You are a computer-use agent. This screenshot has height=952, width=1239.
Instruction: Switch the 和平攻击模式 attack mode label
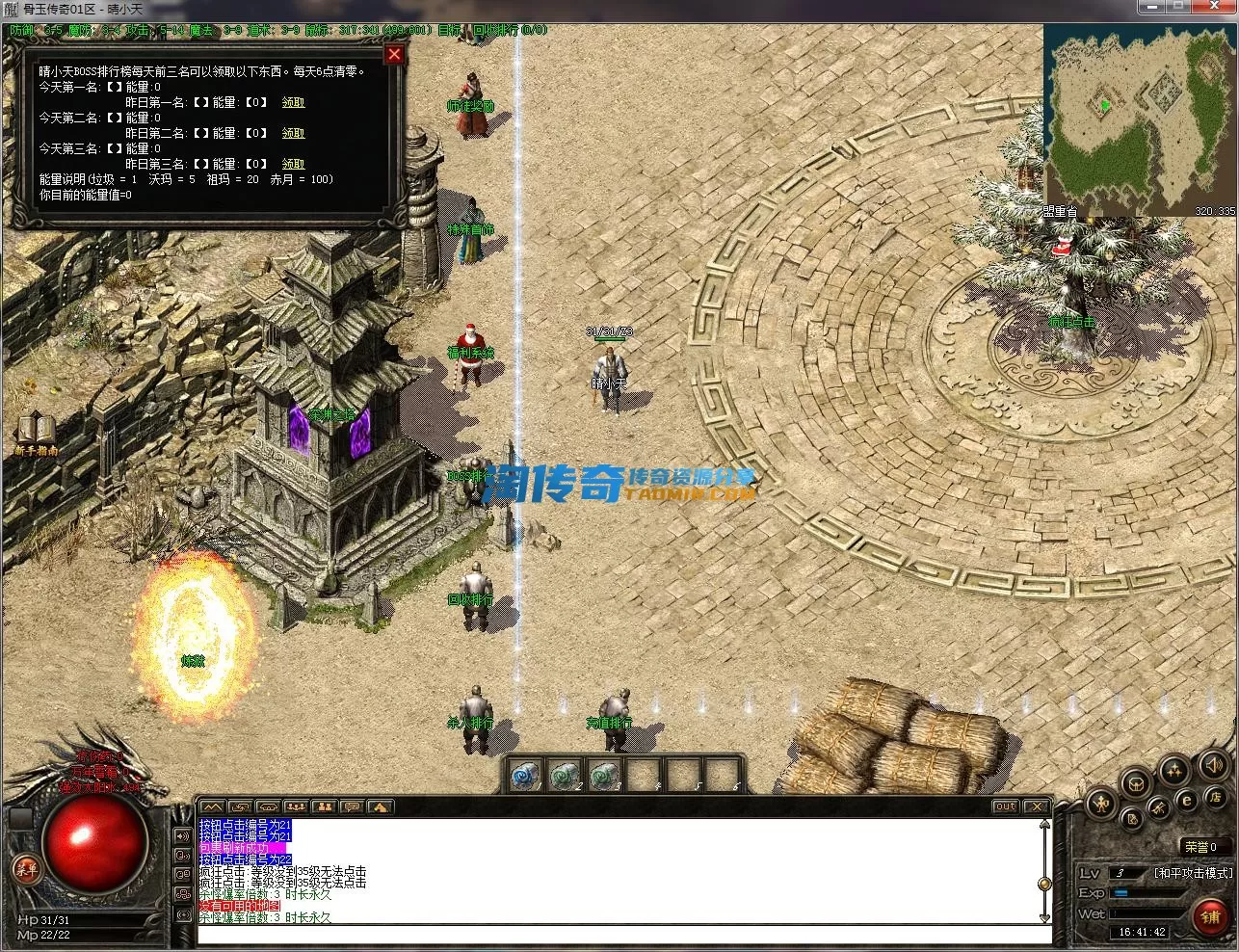click(x=1193, y=873)
